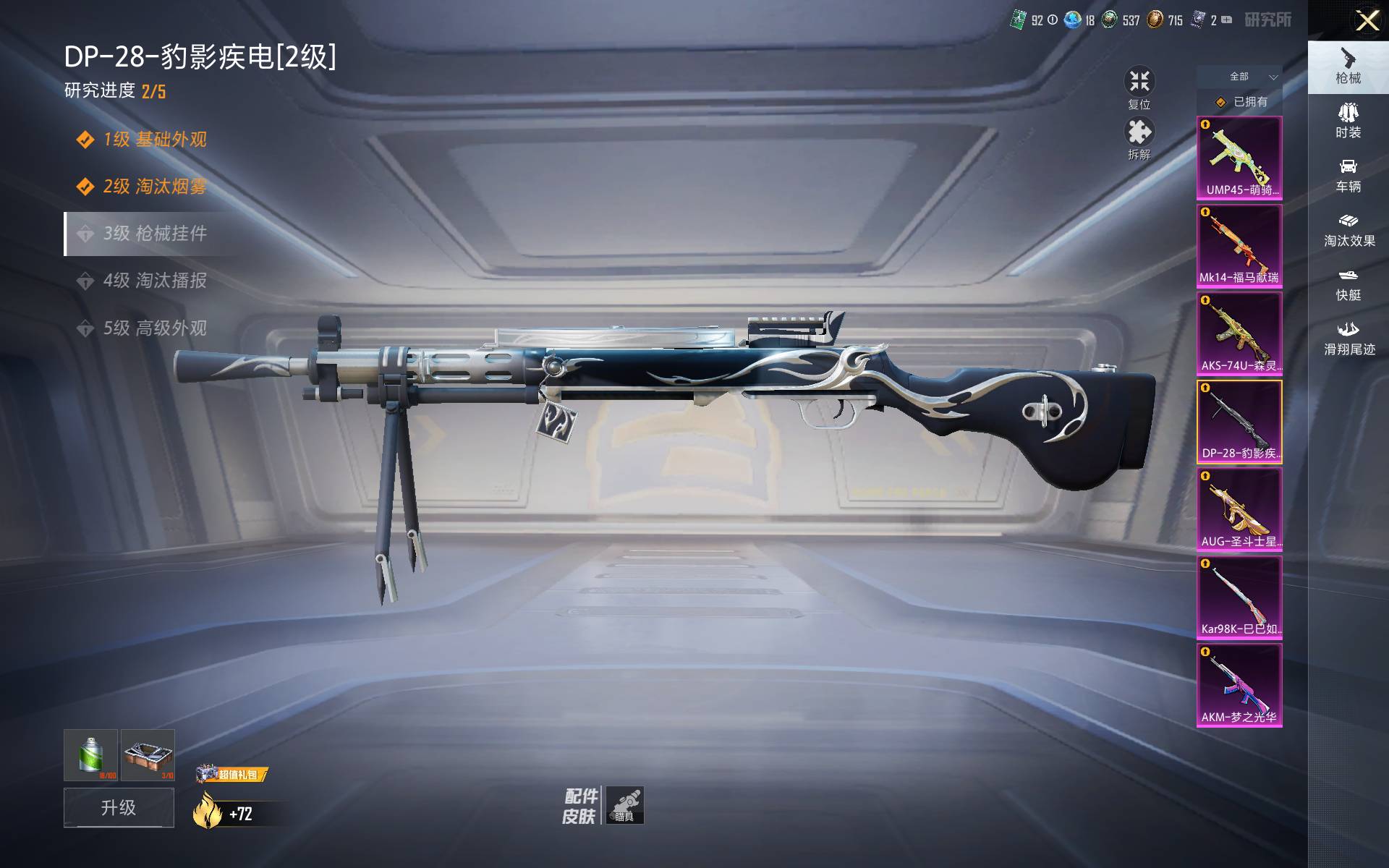Open the 时装 outfits tab
Screen dimensions: 1389x868
pos(1348,121)
